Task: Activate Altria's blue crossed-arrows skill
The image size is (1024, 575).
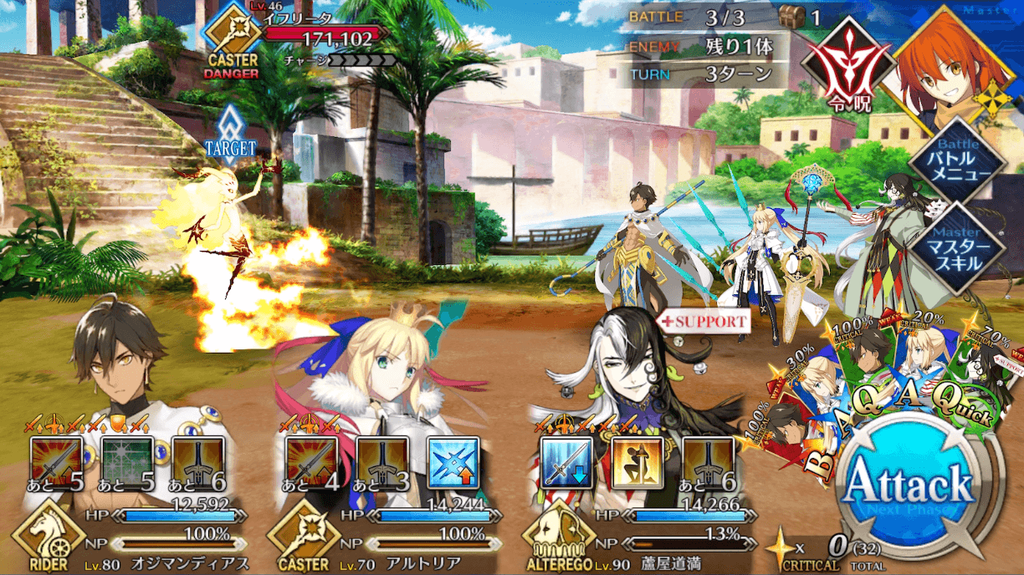Action: [453, 463]
